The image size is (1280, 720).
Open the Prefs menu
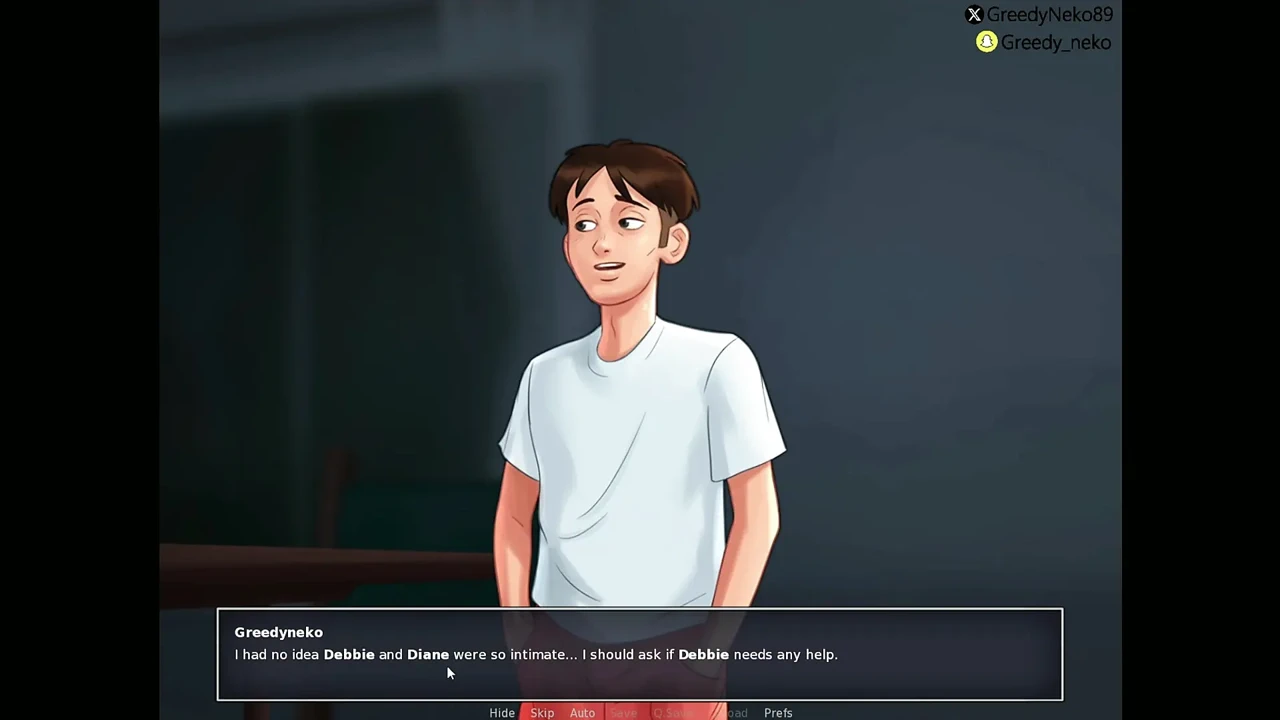(778, 713)
